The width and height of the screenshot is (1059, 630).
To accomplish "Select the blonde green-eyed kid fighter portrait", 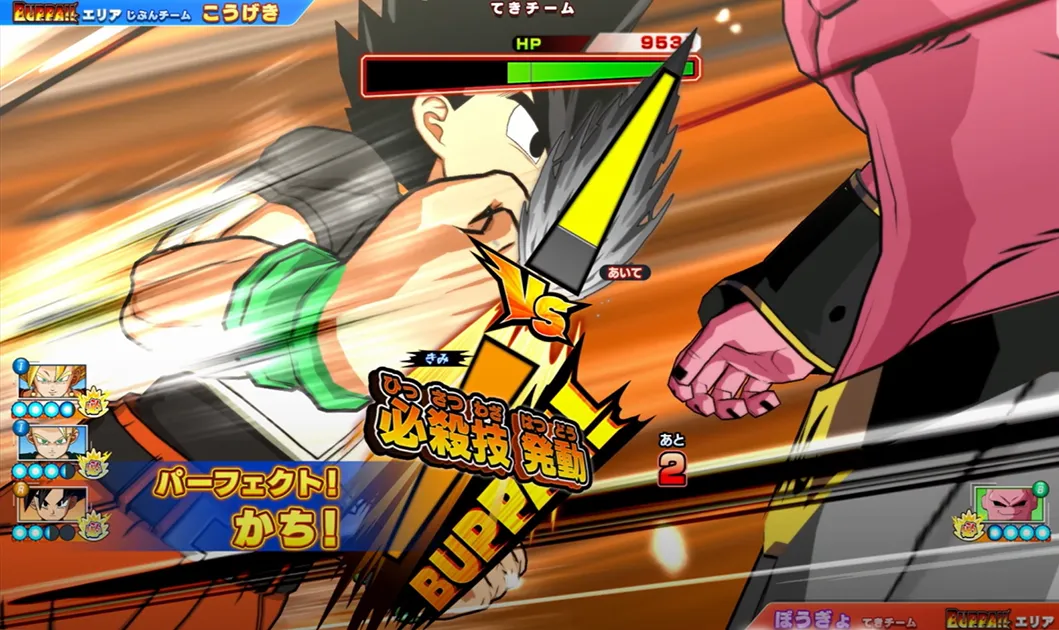I will coord(51,441).
